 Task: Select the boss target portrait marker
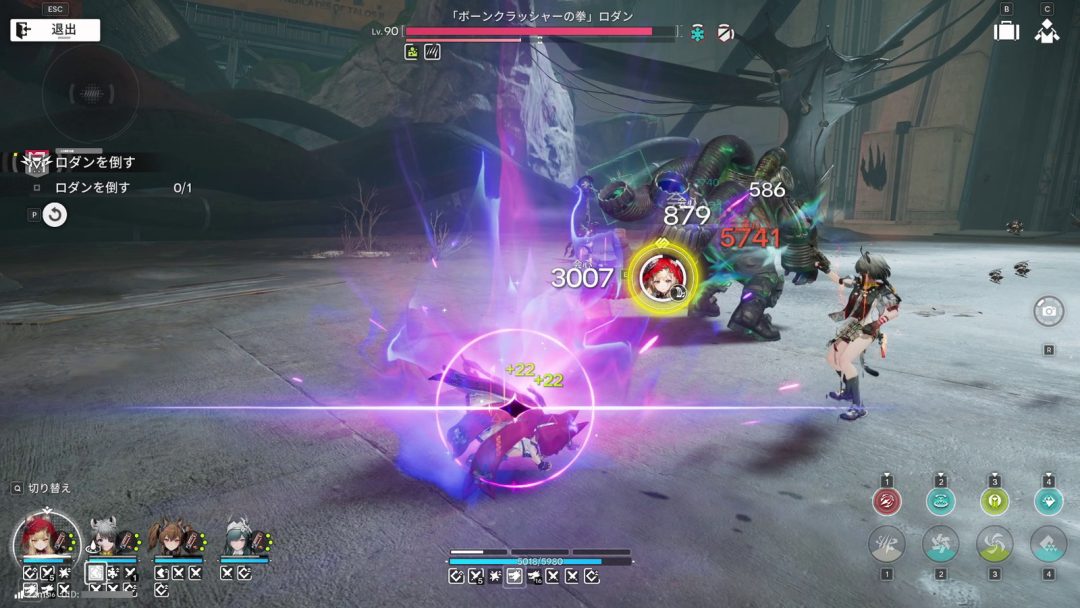(663, 275)
